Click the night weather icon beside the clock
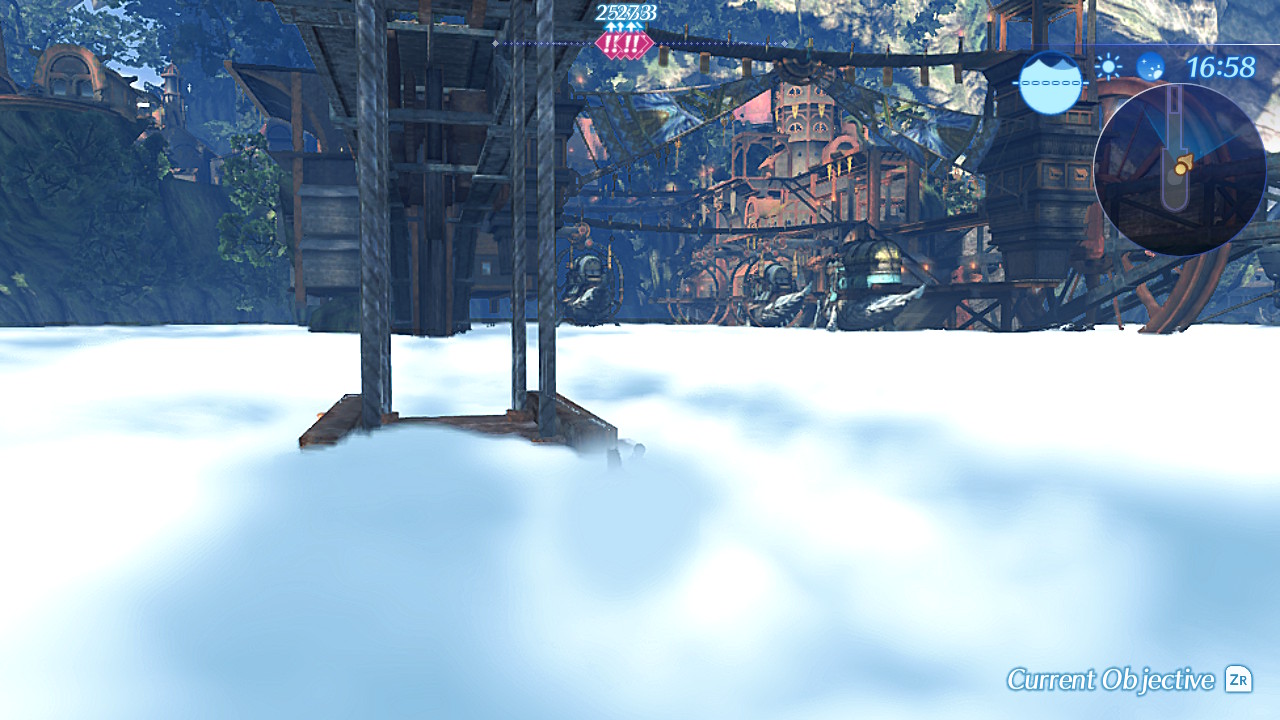The width and height of the screenshot is (1280, 720). point(1148,70)
